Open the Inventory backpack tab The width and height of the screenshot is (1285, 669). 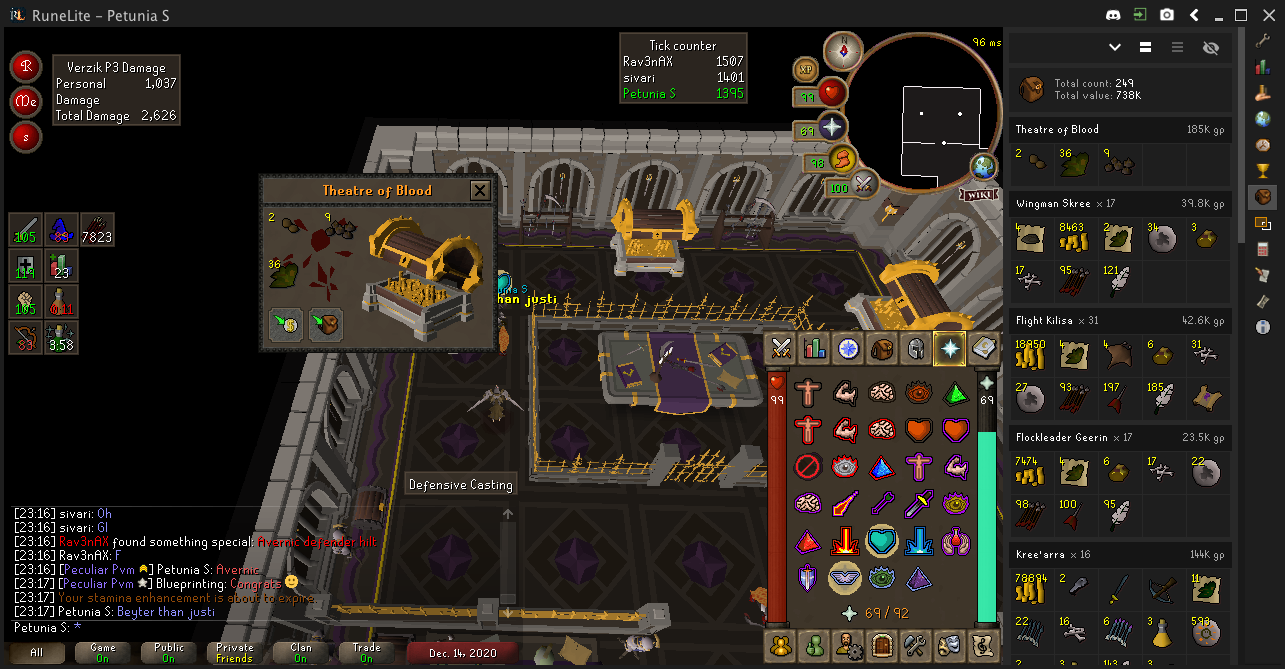881,349
